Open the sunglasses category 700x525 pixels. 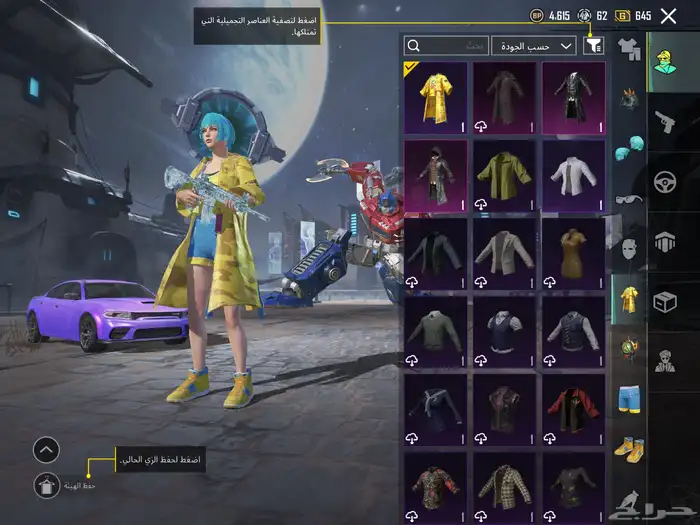pos(629,200)
